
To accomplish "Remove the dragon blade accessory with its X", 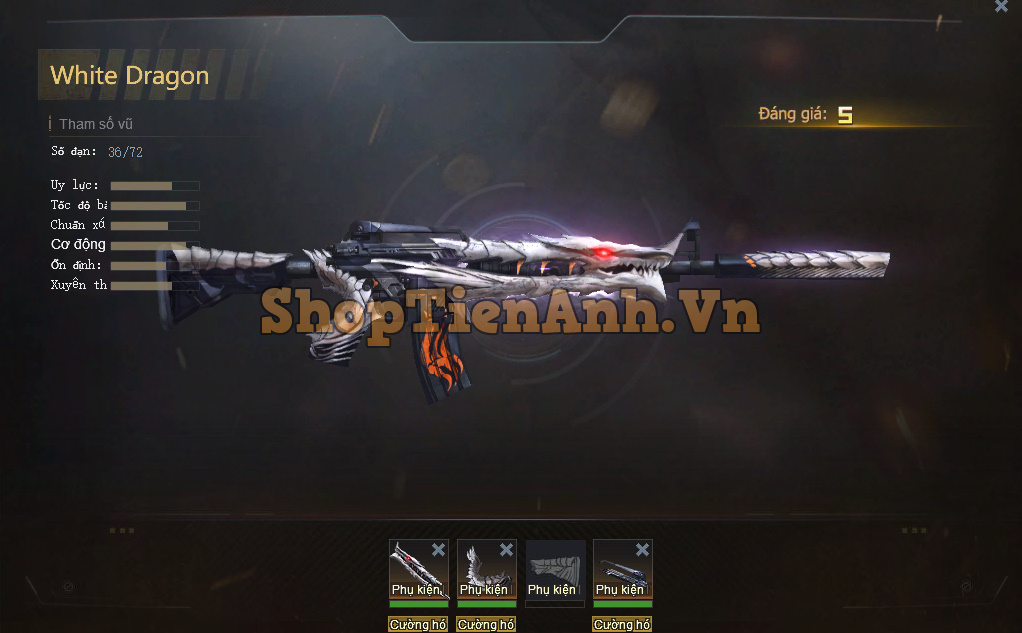I will coord(438,549).
